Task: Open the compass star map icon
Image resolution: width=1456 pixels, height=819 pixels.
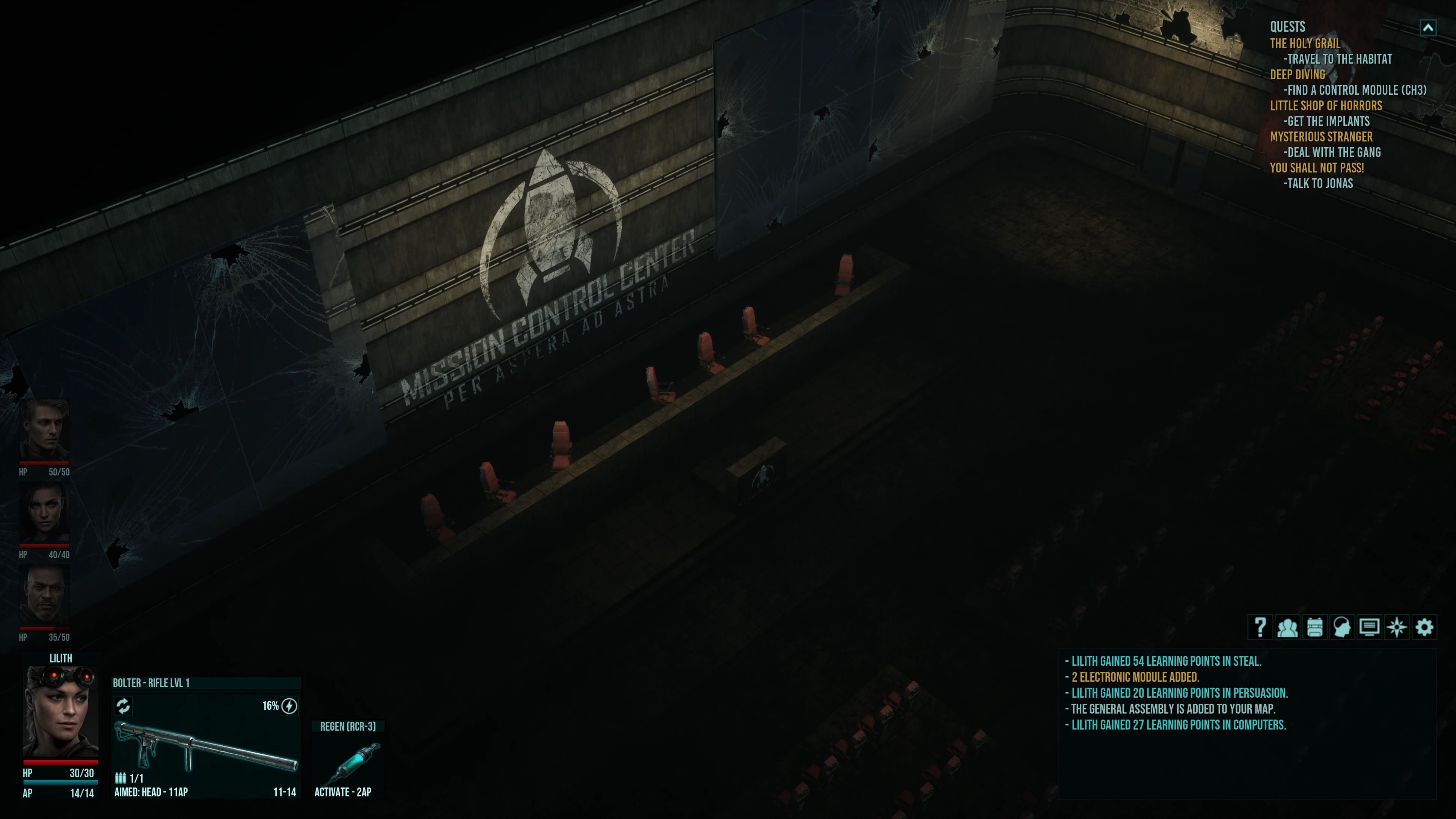Action: tap(1397, 627)
